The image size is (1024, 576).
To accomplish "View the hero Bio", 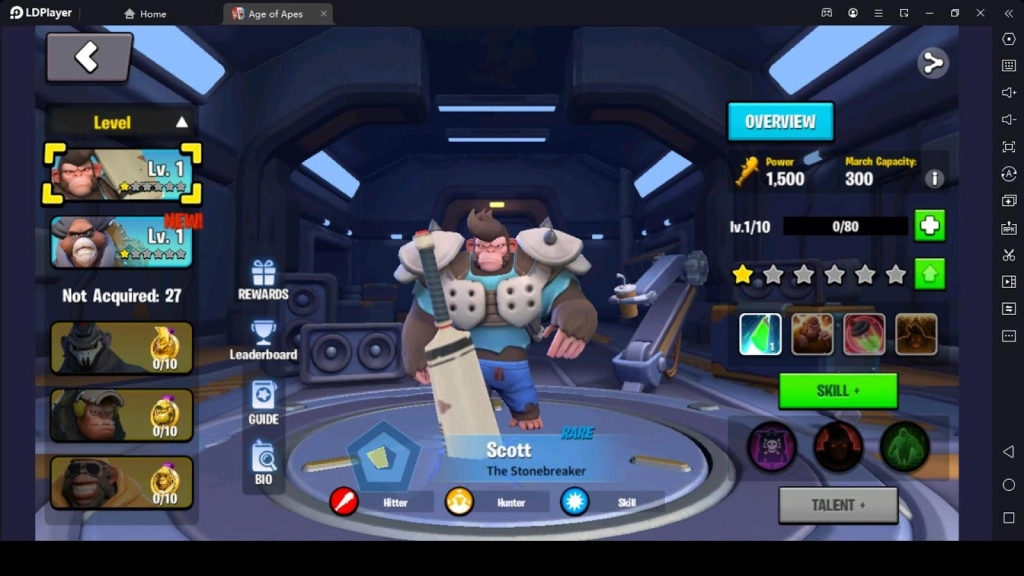I will pyautogui.click(x=263, y=463).
